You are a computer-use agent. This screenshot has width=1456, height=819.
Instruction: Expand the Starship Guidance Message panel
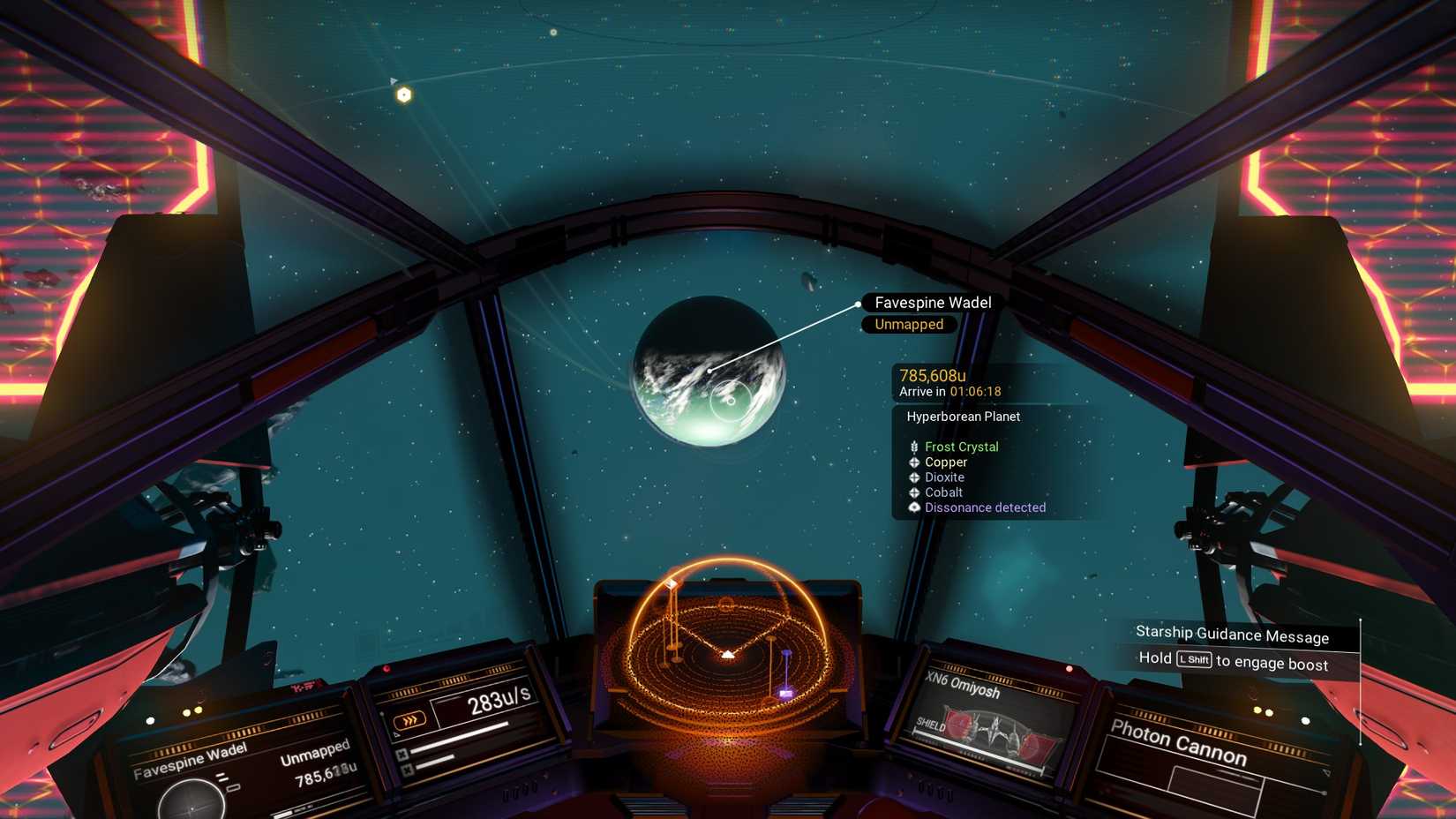(x=1232, y=635)
